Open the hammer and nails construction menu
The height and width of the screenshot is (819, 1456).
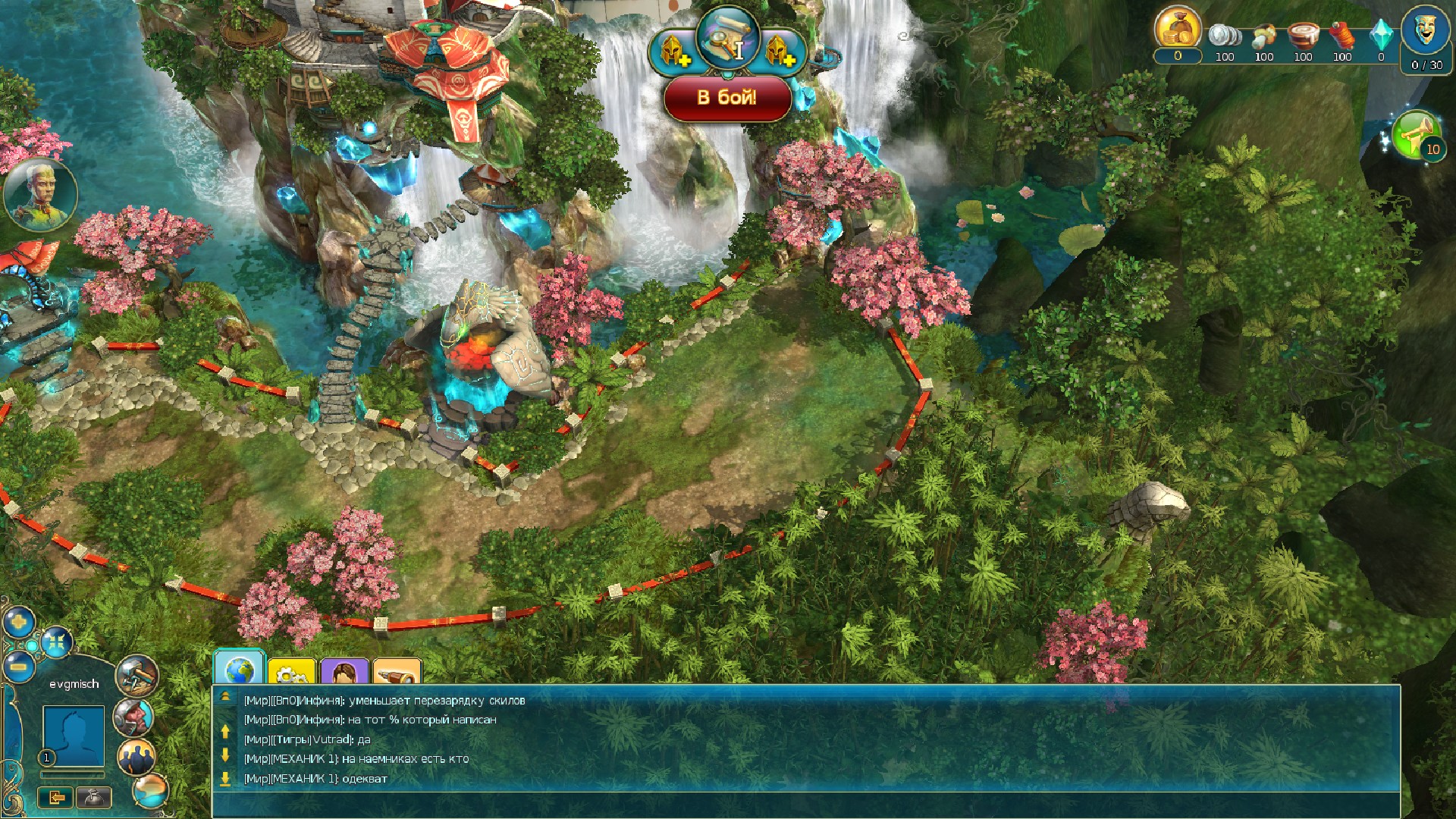pos(136,675)
